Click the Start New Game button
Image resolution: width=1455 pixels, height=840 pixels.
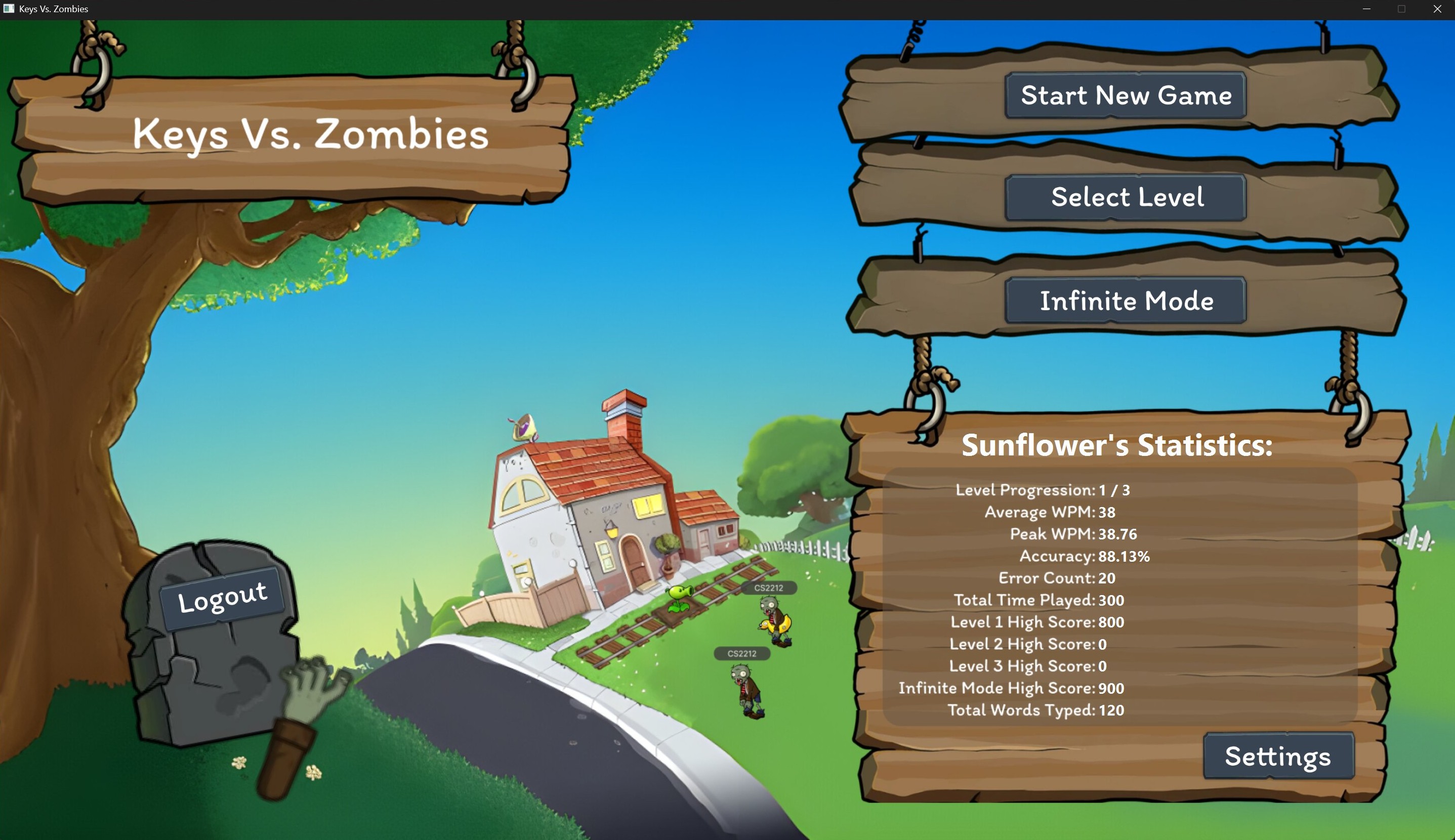(1124, 95)
